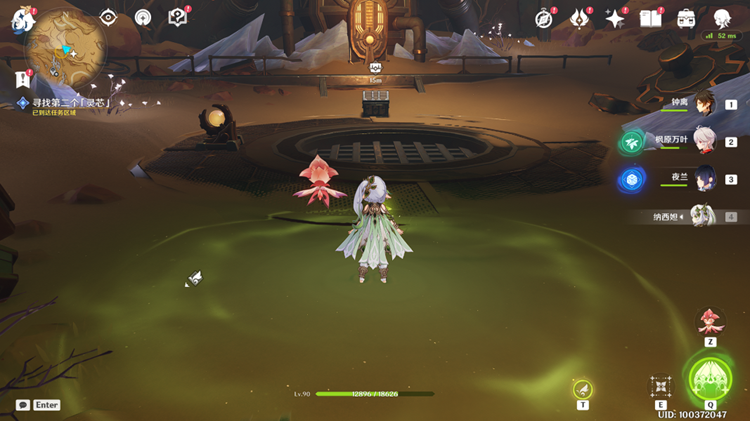Open the Wish four-pointed star icon
The image size is (750, 421).
coord(615,18)
